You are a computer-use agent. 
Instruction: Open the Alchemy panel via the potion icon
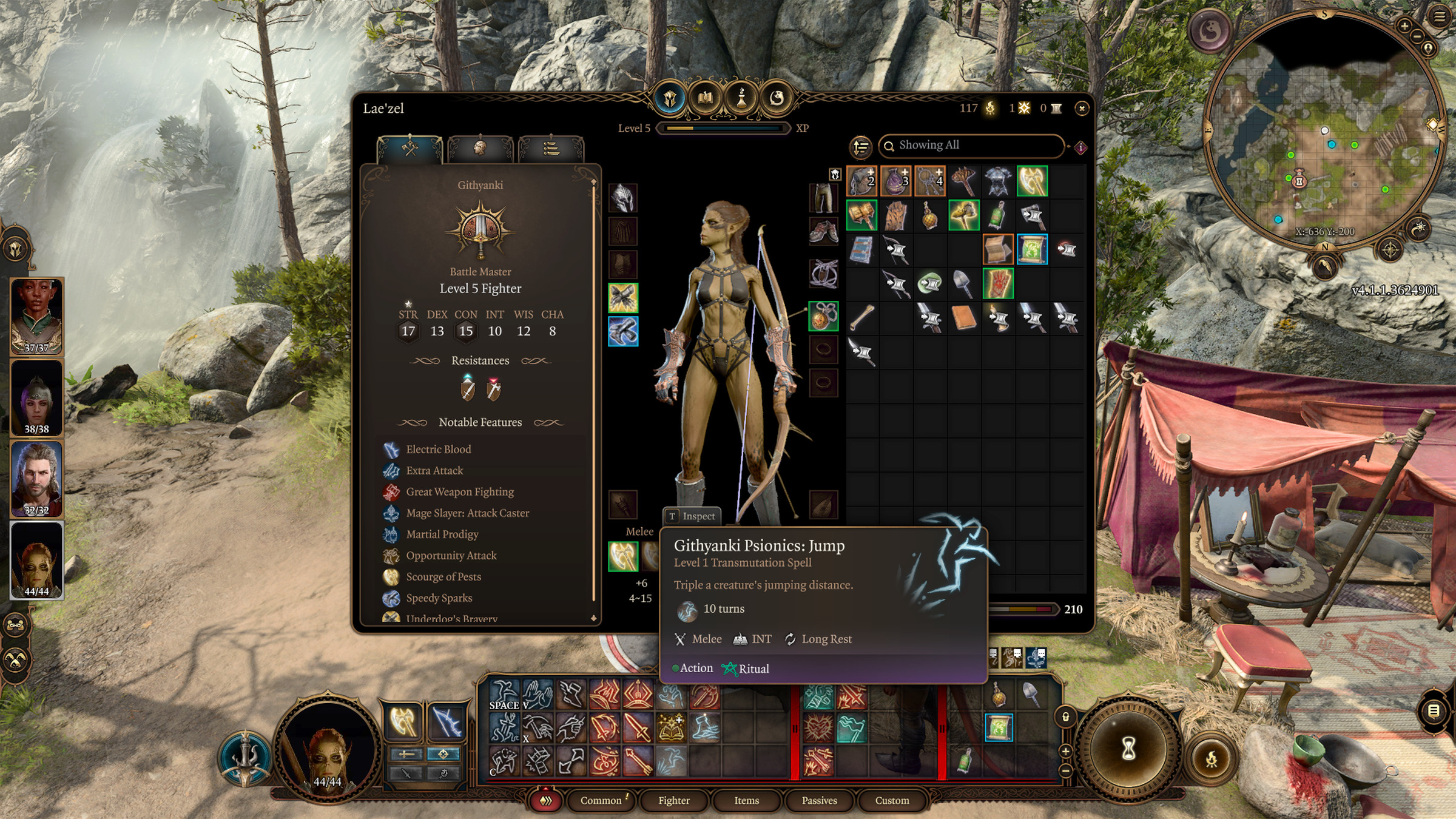[741, 99]
